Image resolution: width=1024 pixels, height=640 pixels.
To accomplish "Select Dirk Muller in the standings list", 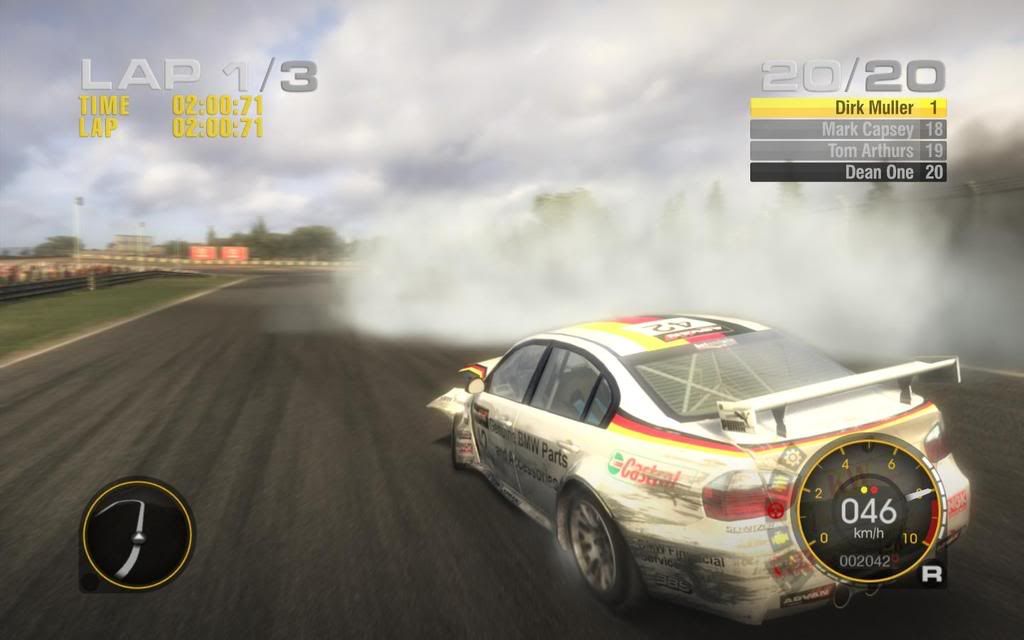I will [848, 107].
